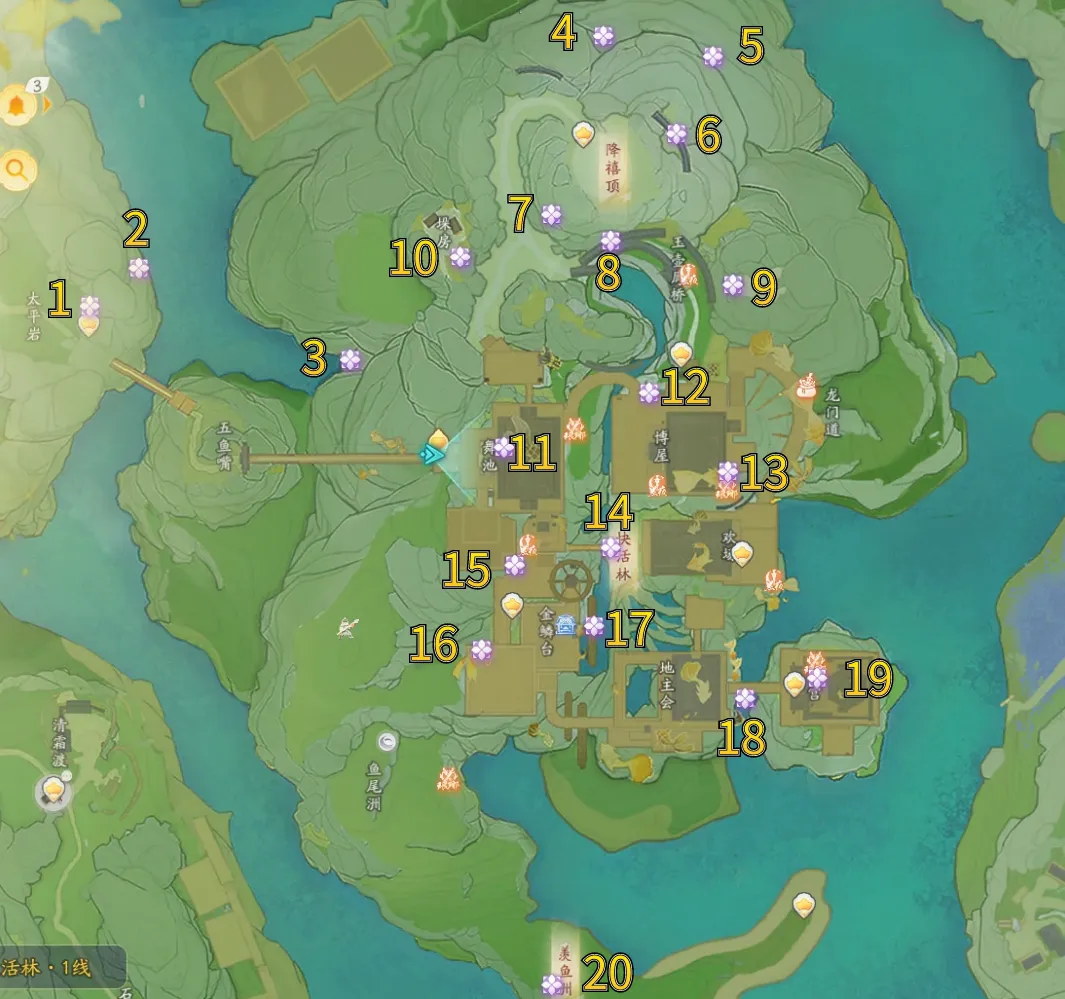Click purple flower marker number 6
Image resolution: width=1065 pixels, height=999 pixels.
677,134
